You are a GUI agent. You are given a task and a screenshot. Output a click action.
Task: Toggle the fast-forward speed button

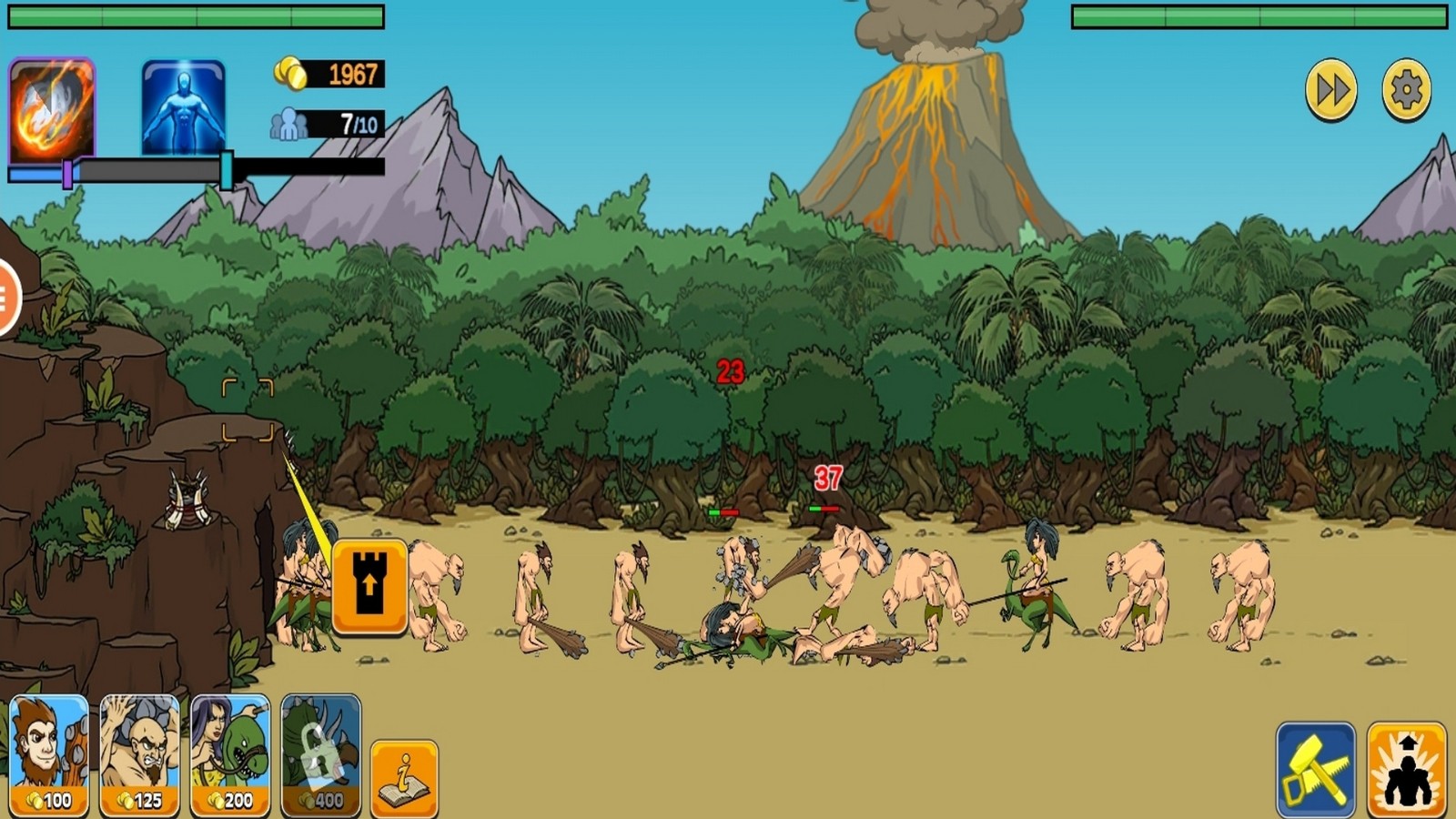coord(1330,90)
